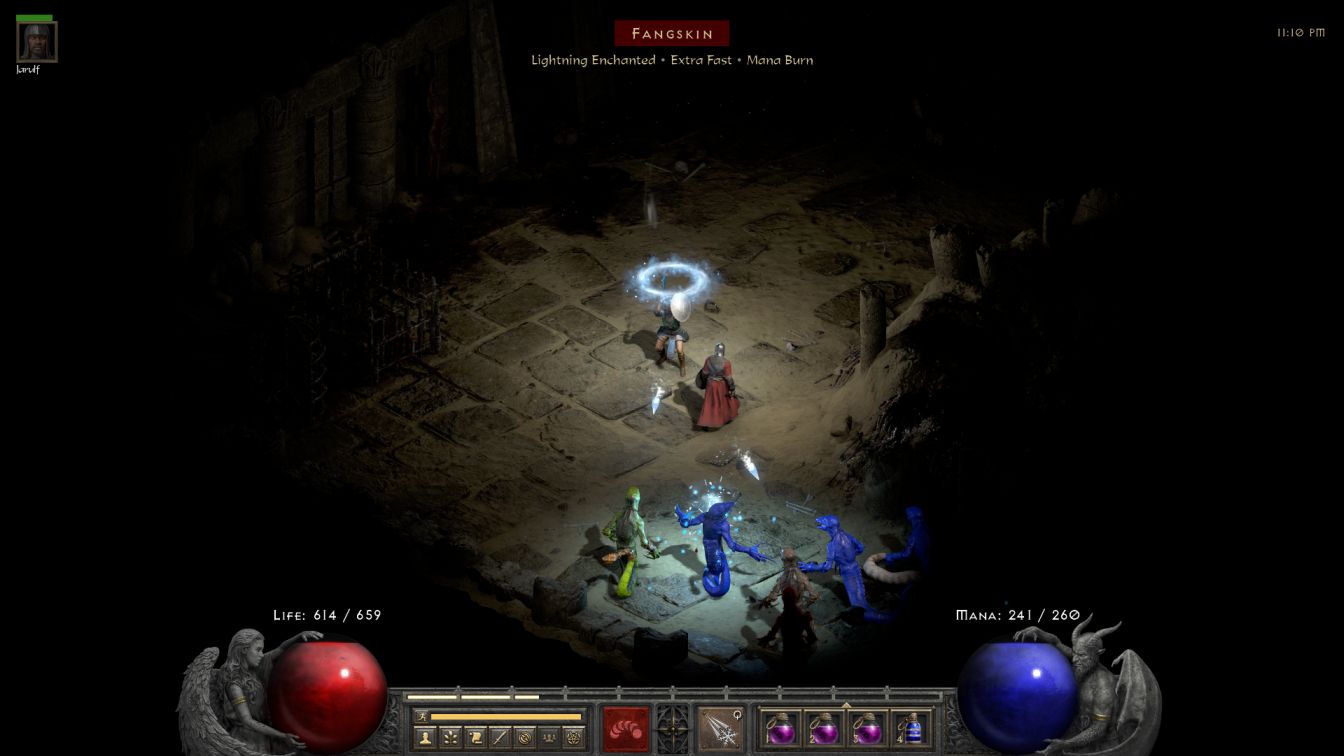1344x756 pixels.
Task: Use the purple potion in belt slot 1
Action: [x=781, y=728]
